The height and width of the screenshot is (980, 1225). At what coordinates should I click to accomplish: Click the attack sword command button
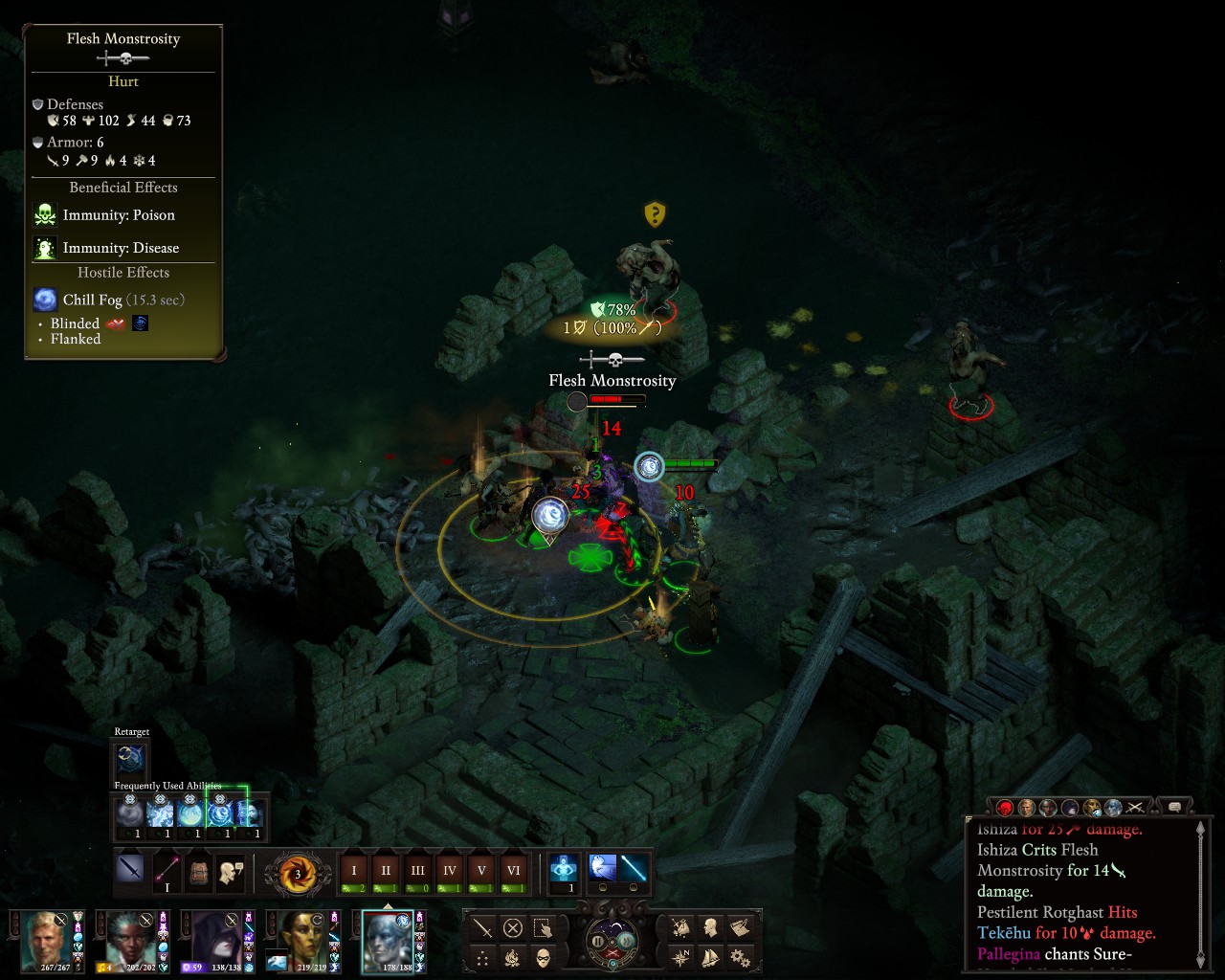[x=482, y=928]
